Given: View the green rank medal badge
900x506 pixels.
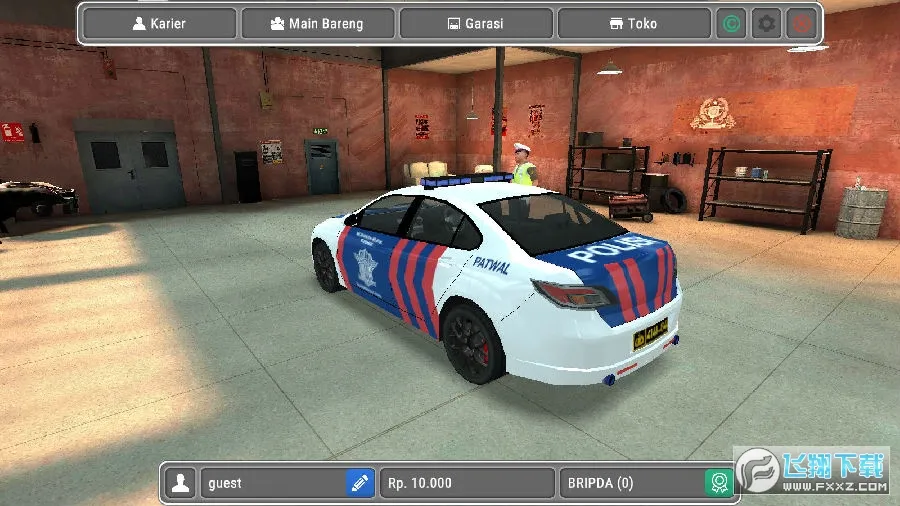Looking at the screenshot, I should (718, 483).
